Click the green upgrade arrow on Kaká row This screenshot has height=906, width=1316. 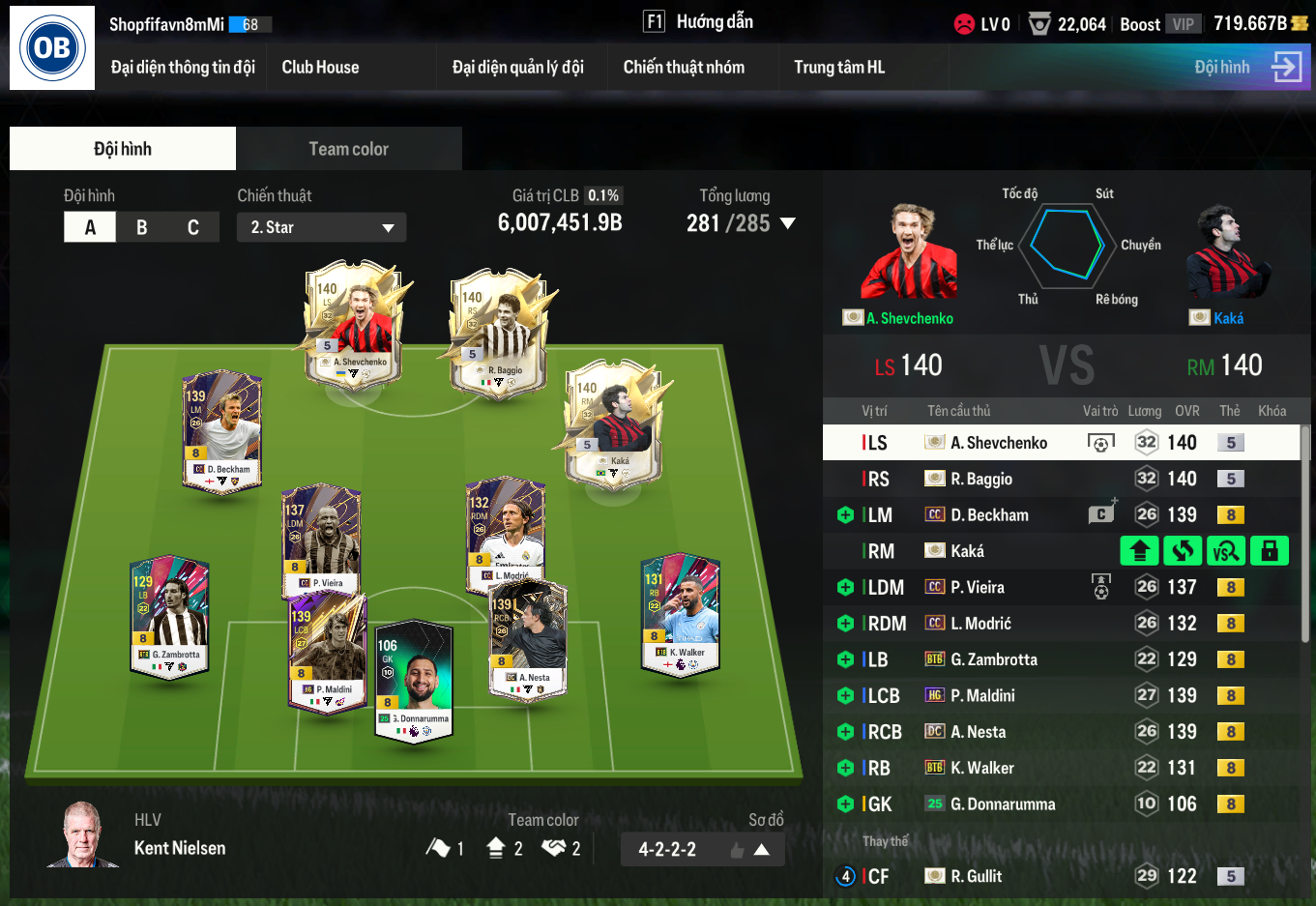tap(1139, 551)
